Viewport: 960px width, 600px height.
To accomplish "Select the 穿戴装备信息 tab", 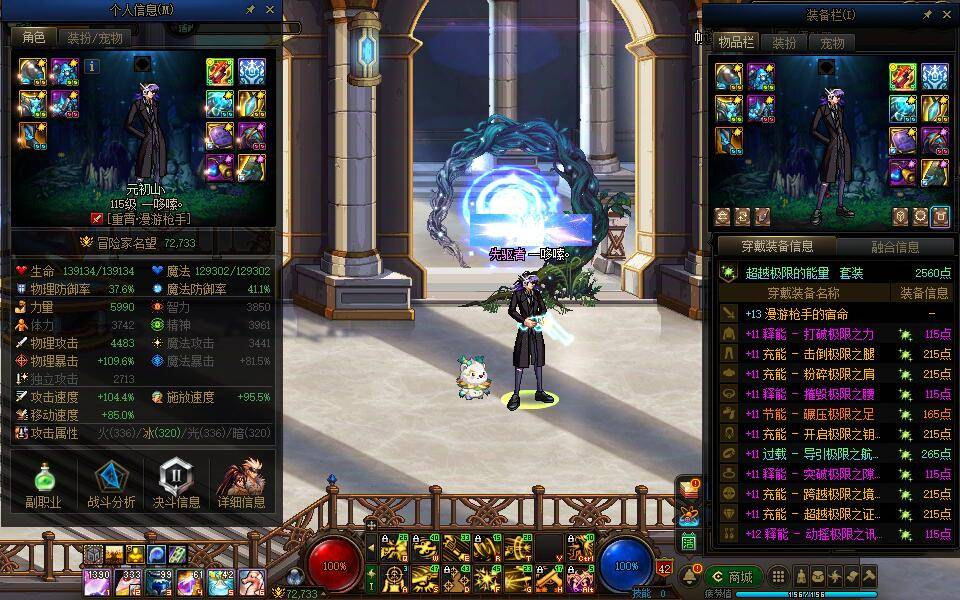I will pyautogui.click(x=777, y=246).
